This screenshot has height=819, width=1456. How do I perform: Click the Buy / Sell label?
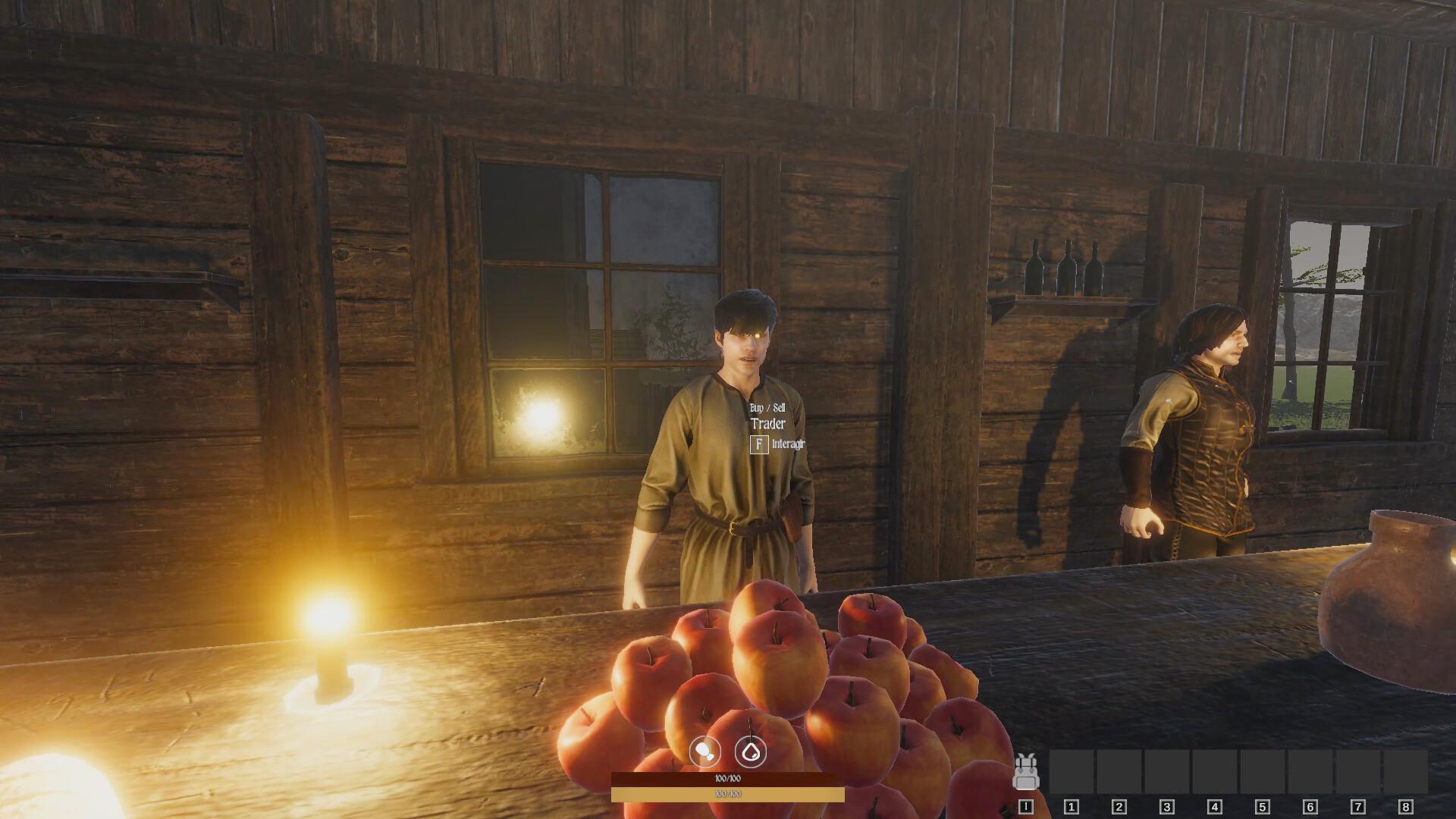(x=768, y=408)
